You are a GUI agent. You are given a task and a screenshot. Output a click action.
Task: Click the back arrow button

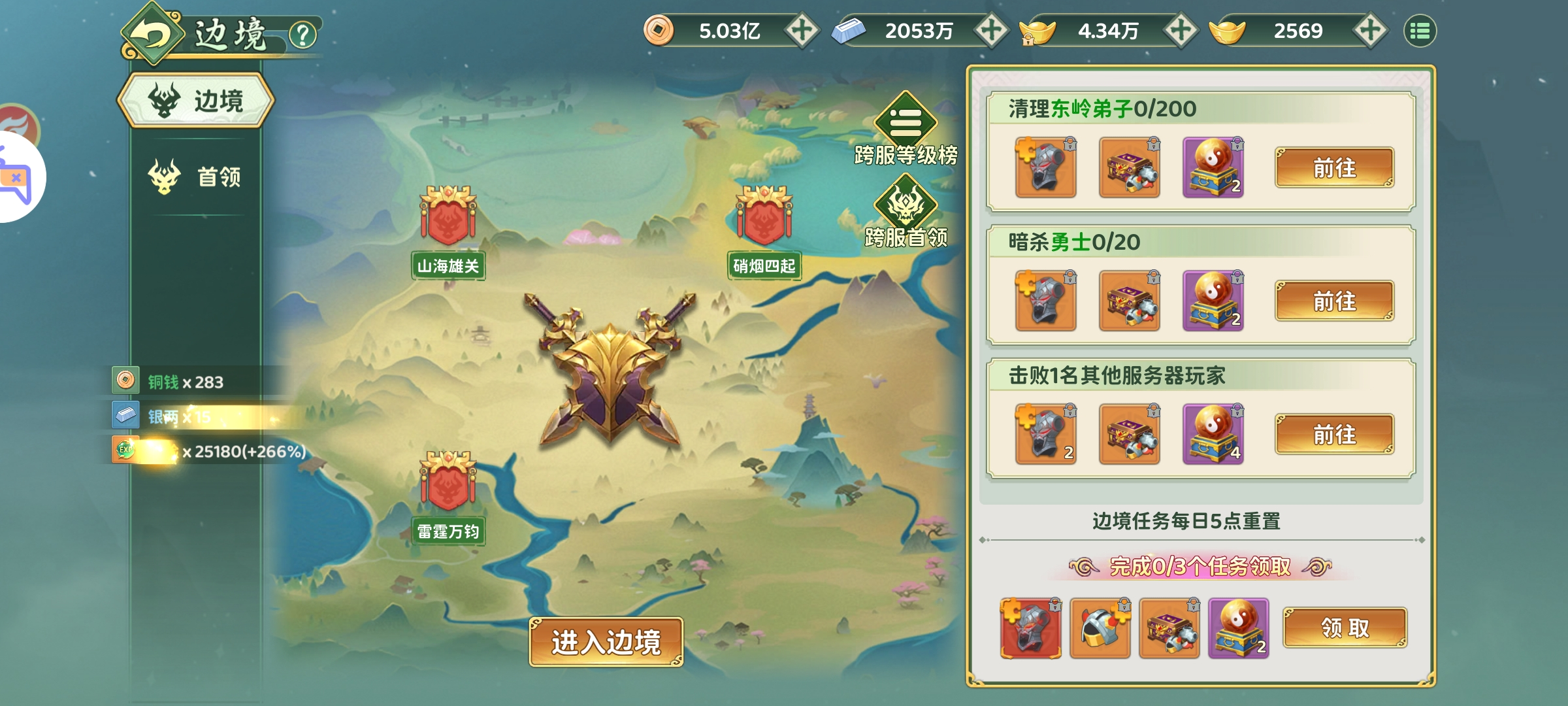click(x=152, y=35)
